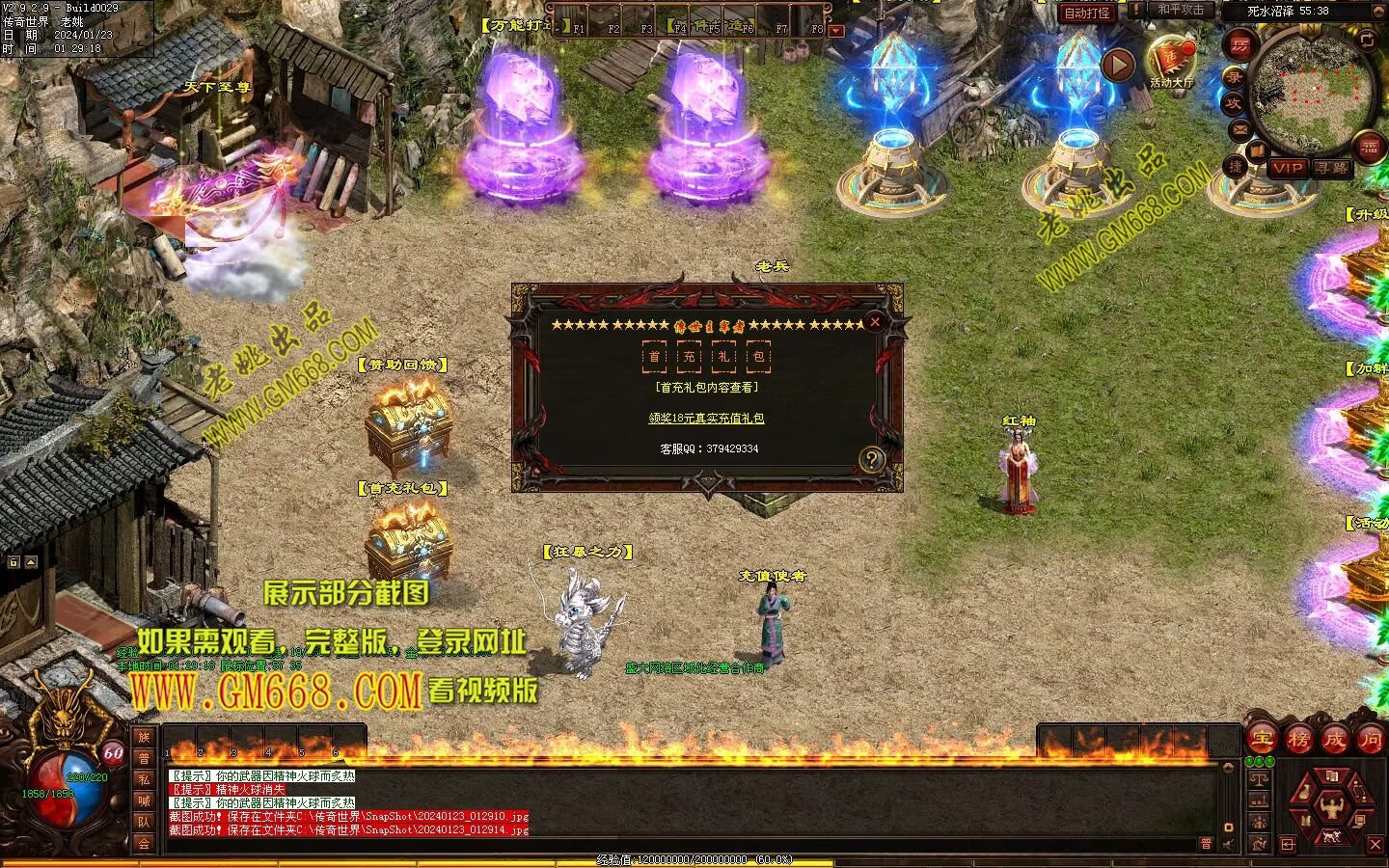Click the play arrow button near activity hall
Viewport: 1389px width, 868px height.
1118,66
